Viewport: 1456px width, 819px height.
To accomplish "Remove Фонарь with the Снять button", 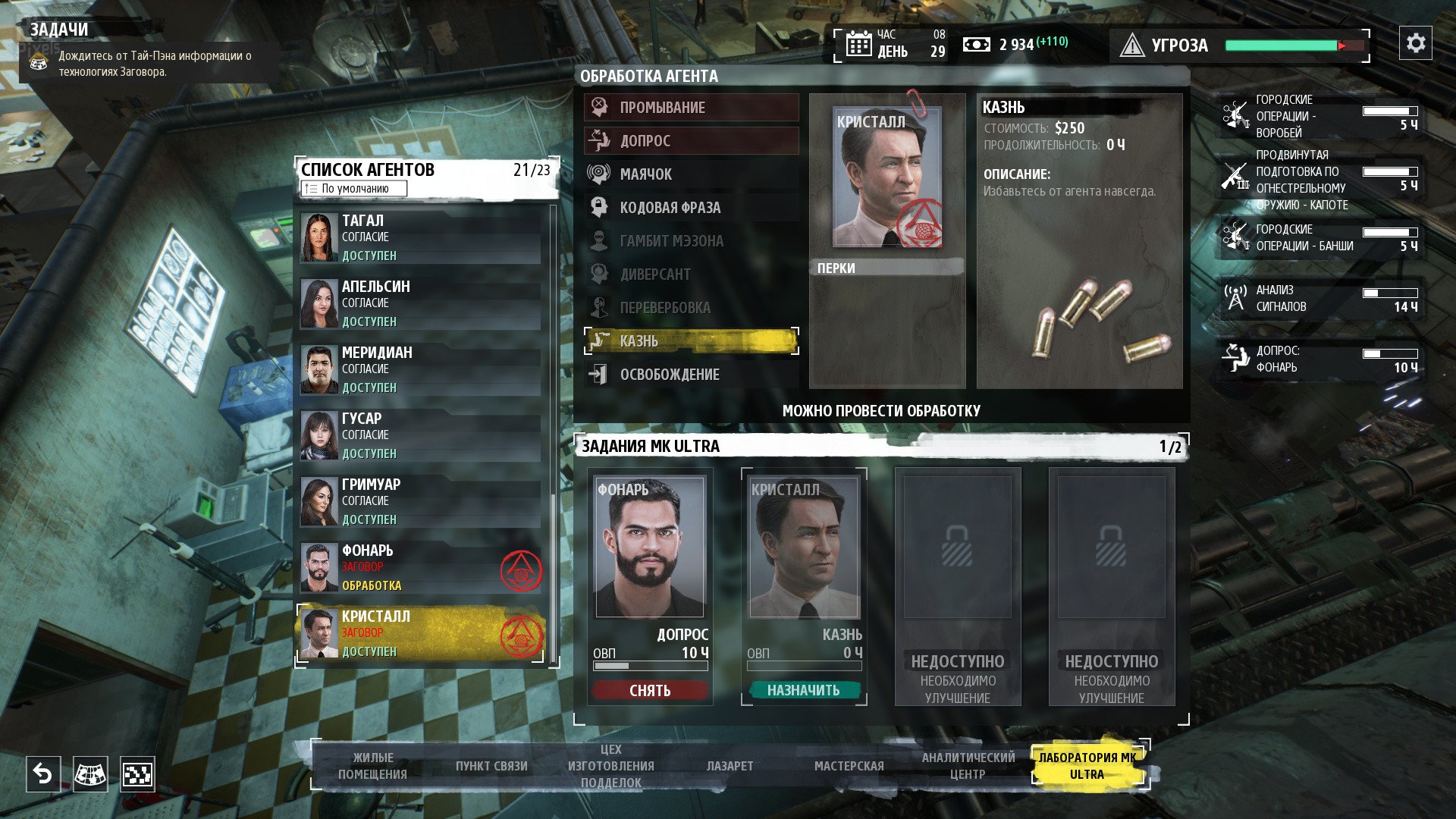I will [650, 690].
